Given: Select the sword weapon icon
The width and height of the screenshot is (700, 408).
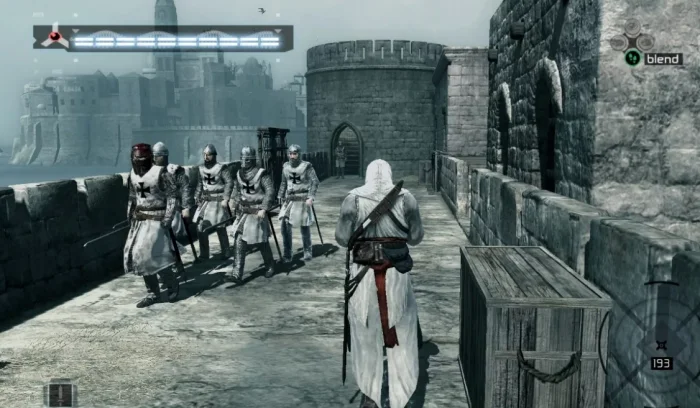Looking at the screenshot, I should [60, 394].
